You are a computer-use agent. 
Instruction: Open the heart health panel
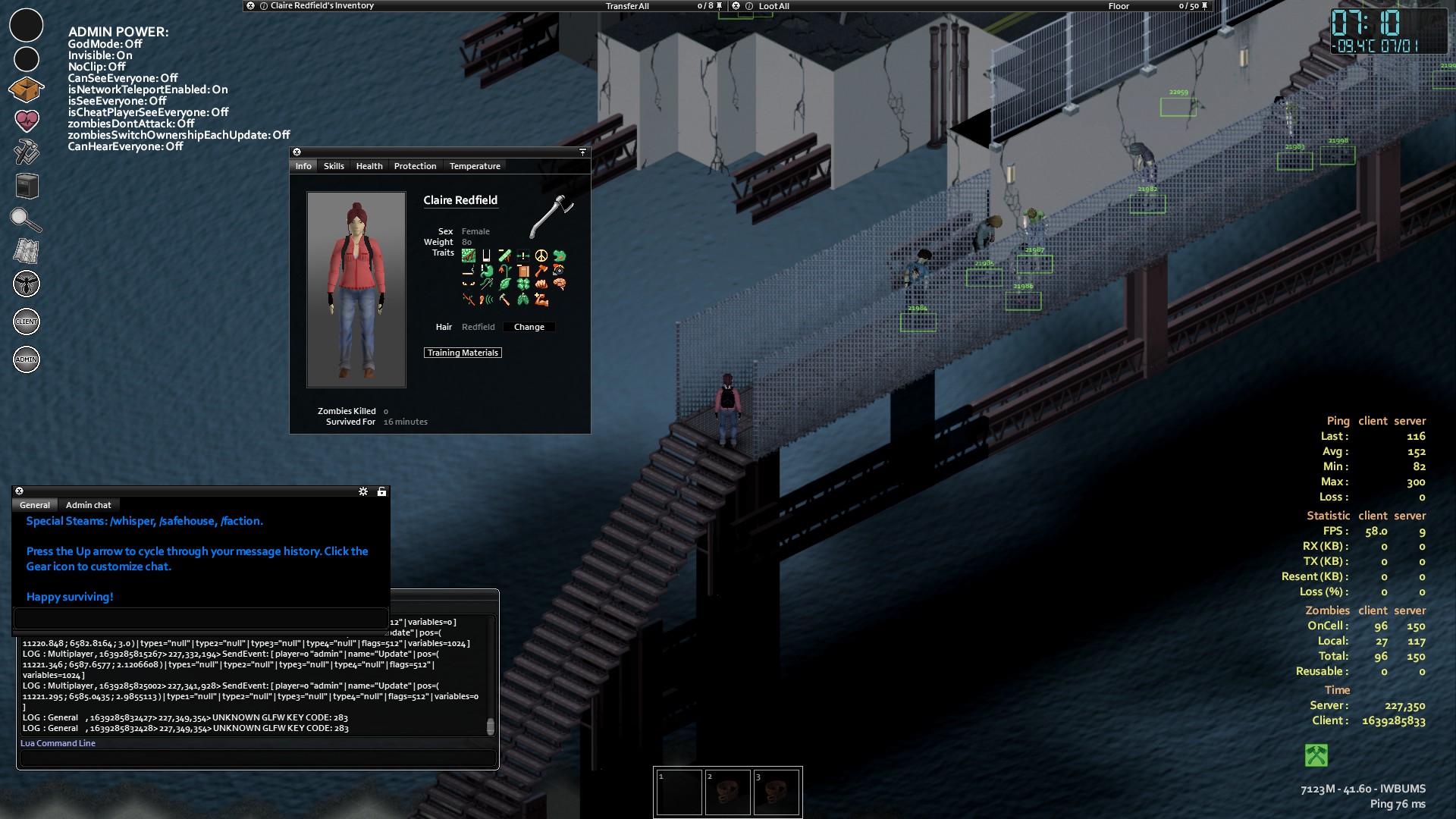tap(26, 121)
